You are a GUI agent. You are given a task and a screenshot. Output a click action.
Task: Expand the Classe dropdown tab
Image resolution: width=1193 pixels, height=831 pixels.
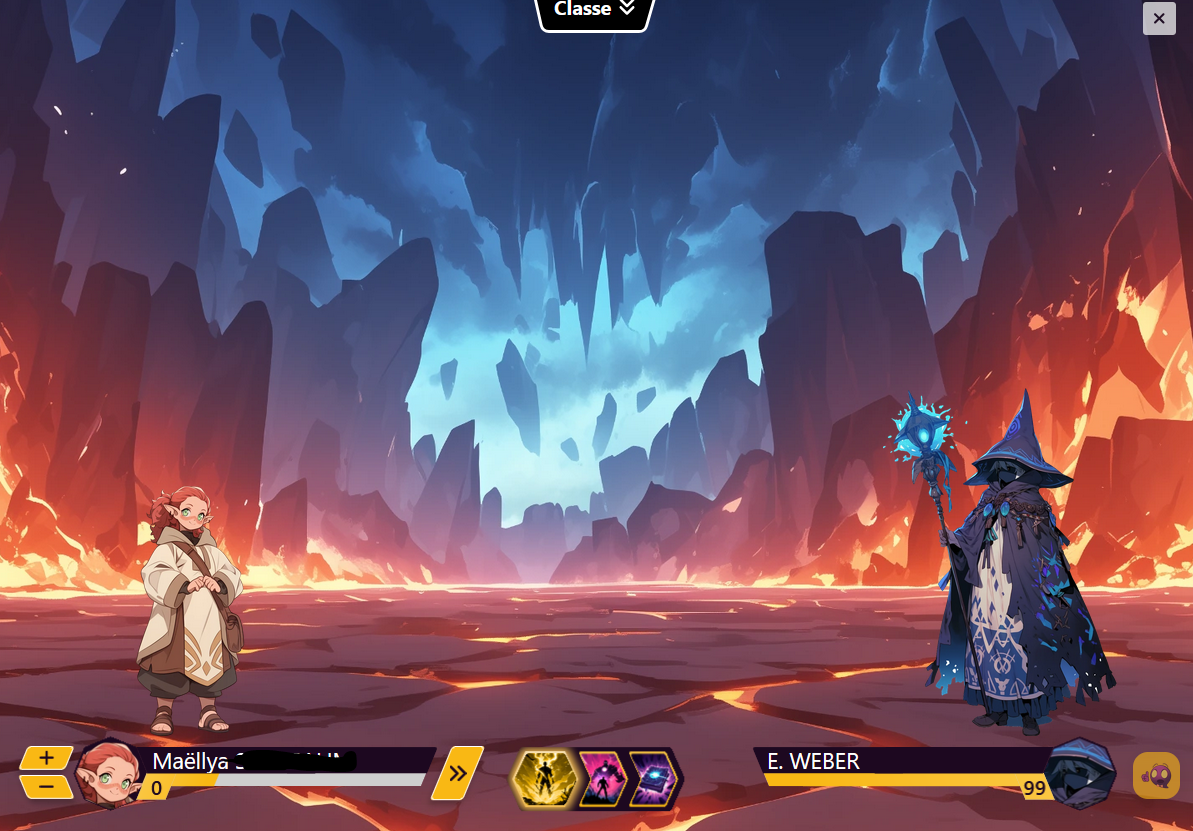point(596,11)
